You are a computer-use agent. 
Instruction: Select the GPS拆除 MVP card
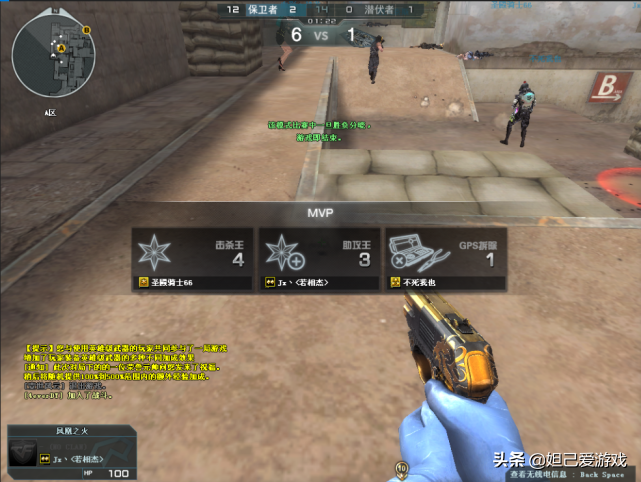[447, 258]
